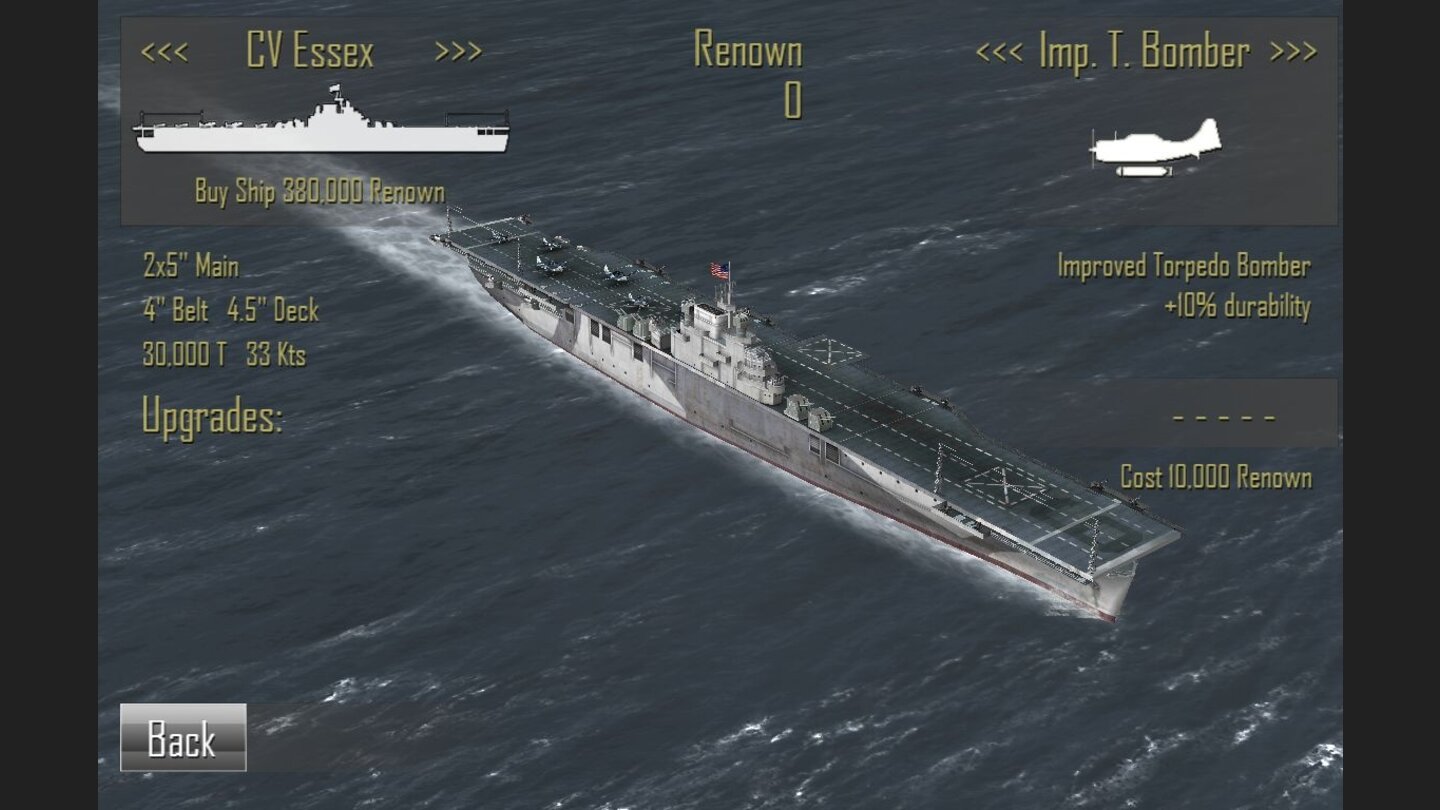Viewport: 1440px width, 810px height.
Task: Open the Upgrades section
Action: point(213,414)
